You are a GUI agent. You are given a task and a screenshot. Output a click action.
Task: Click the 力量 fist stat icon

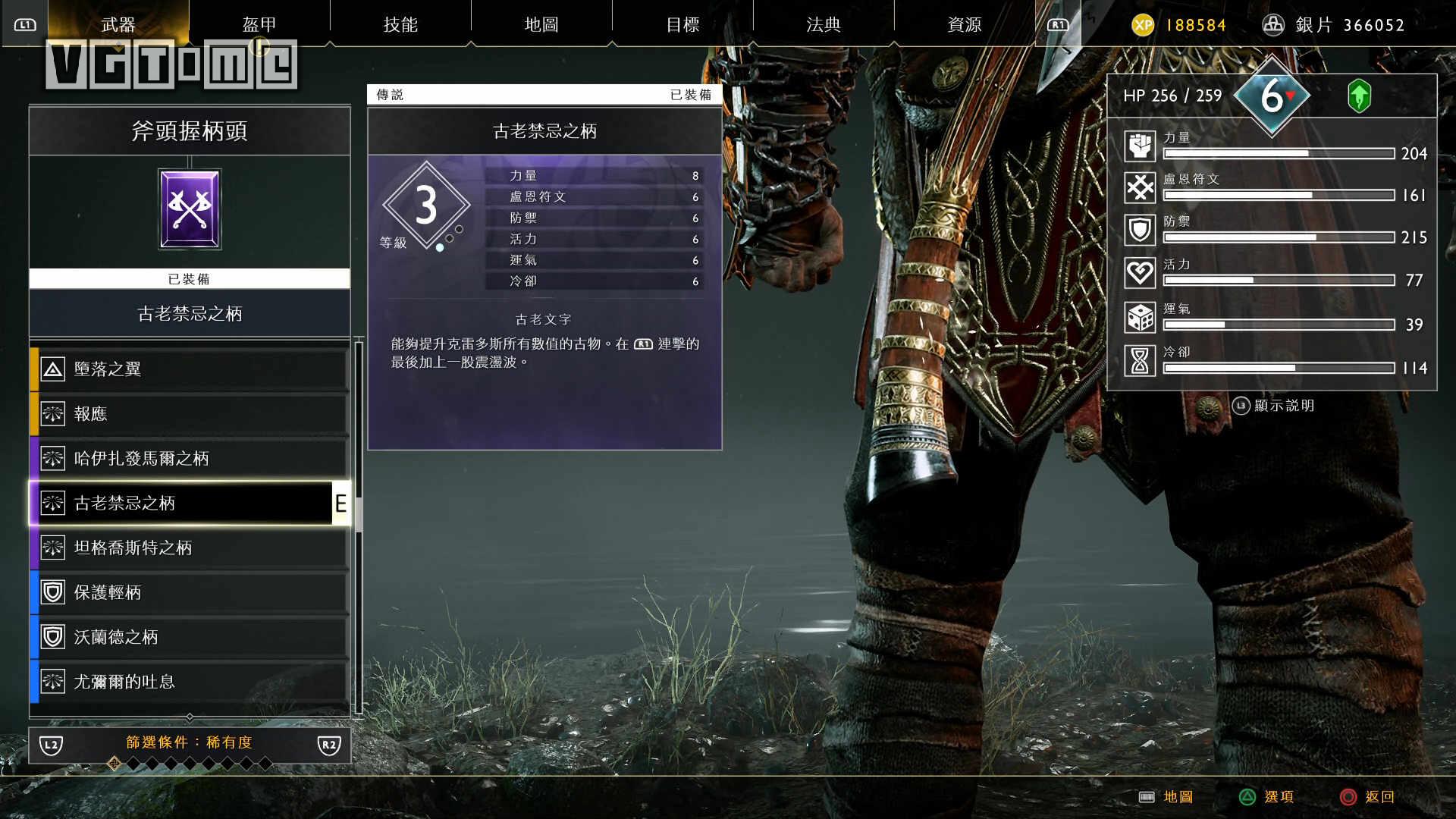point(1140,146)
